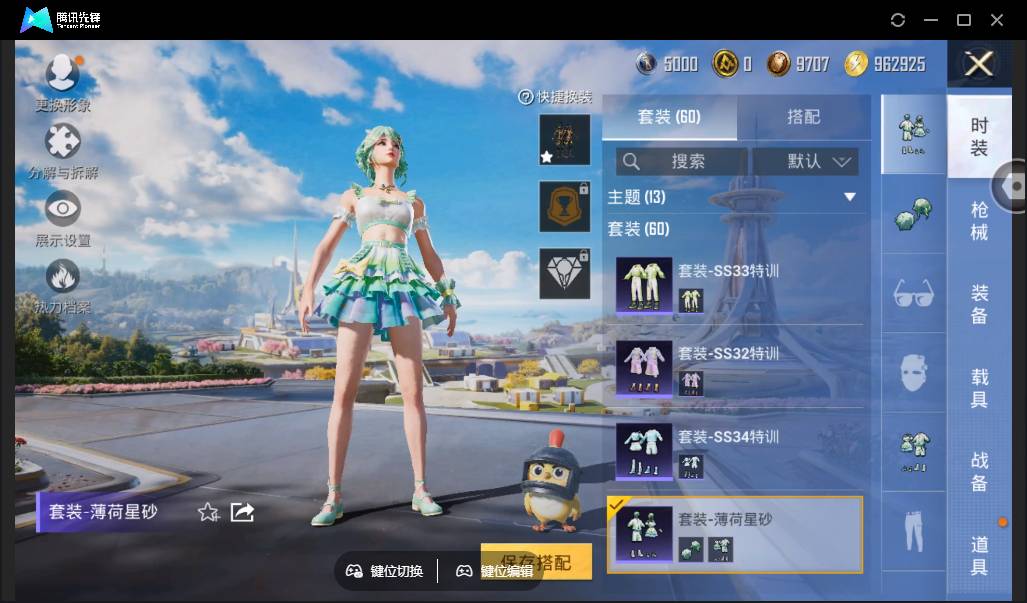Open the flame icon profile option
Viewport: 1027px width, 603px height.
[x=63, y=277]
